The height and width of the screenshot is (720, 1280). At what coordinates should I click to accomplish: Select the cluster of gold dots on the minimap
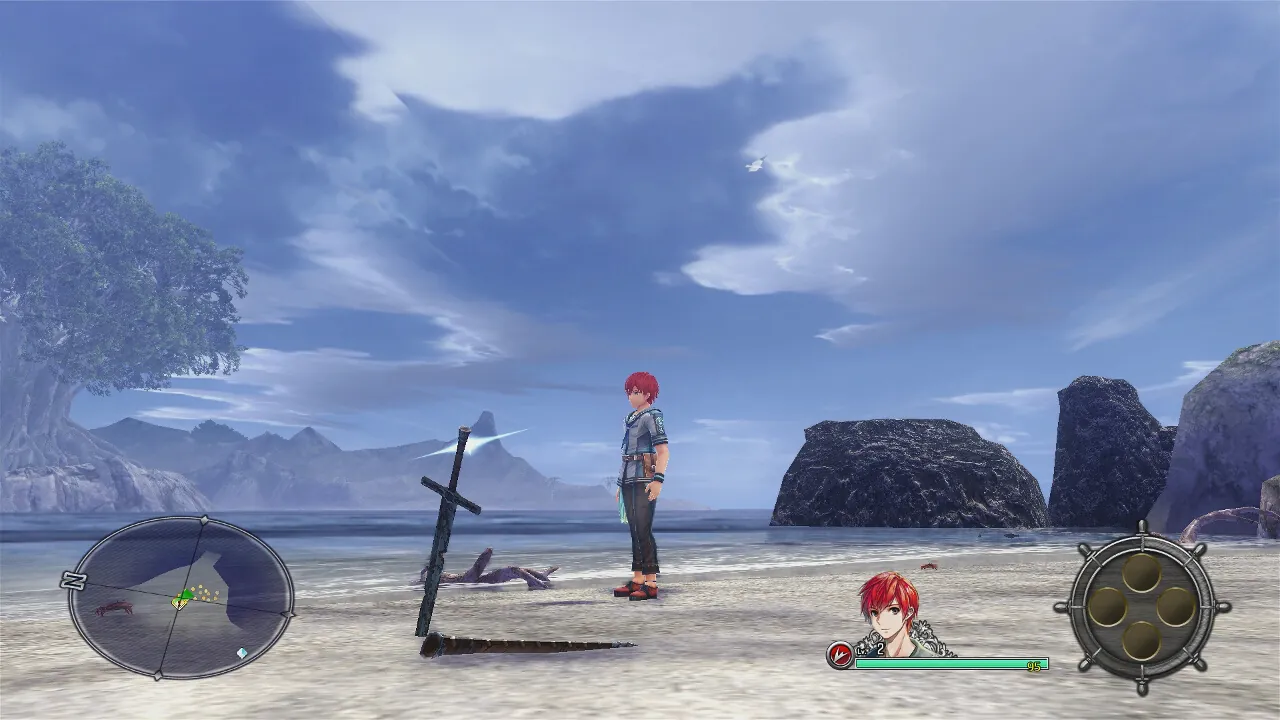205,592
